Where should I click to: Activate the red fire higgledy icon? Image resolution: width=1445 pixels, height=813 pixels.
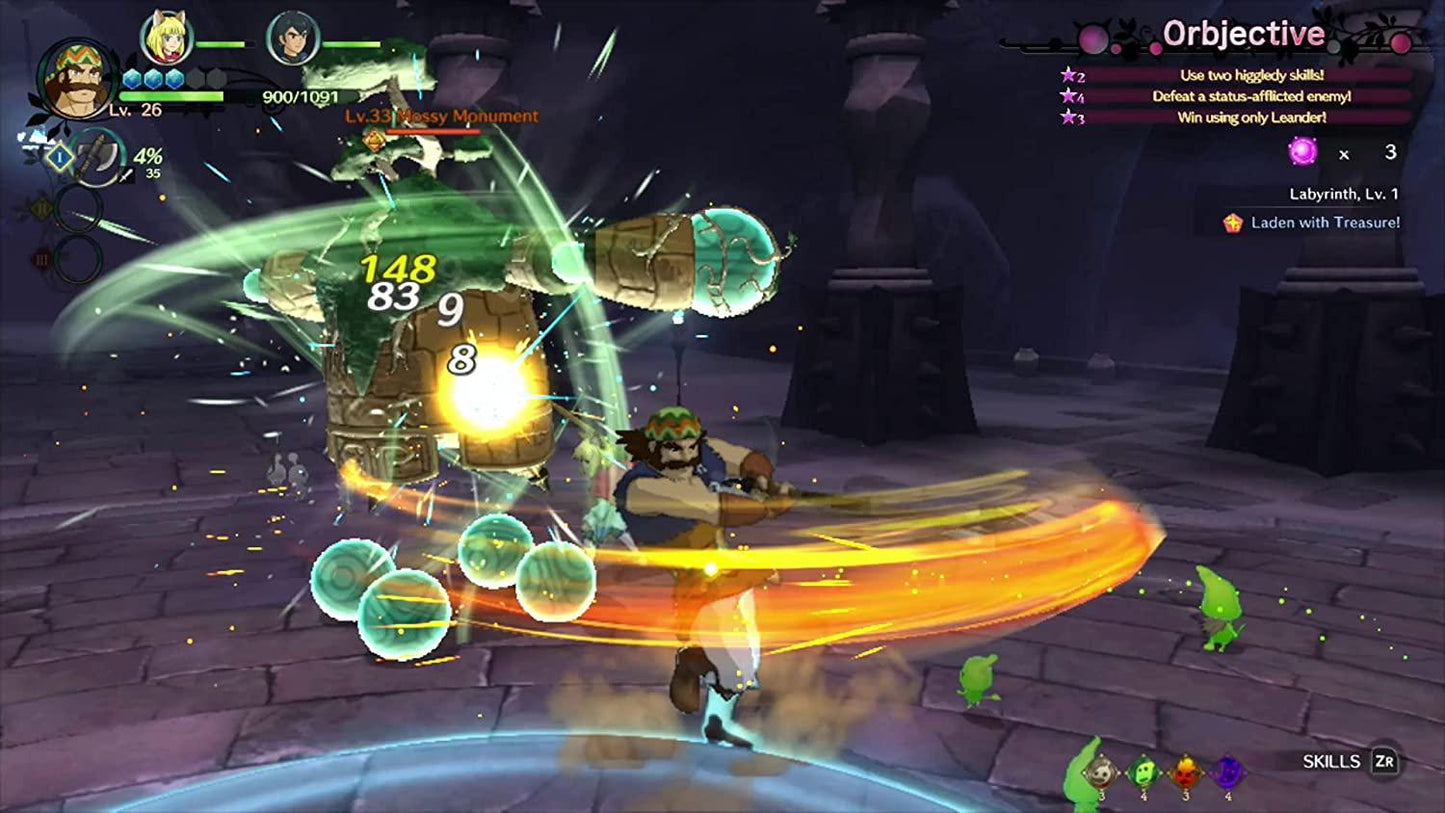[x=1184, y=770]
